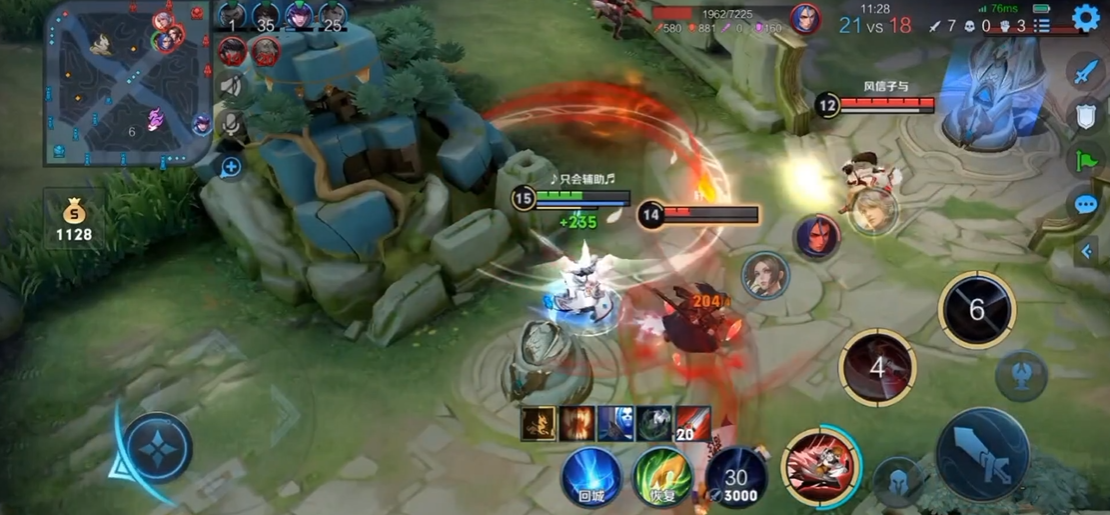Click the minimap
Screen dimensions: 1110x515
(x=127, y=84)
